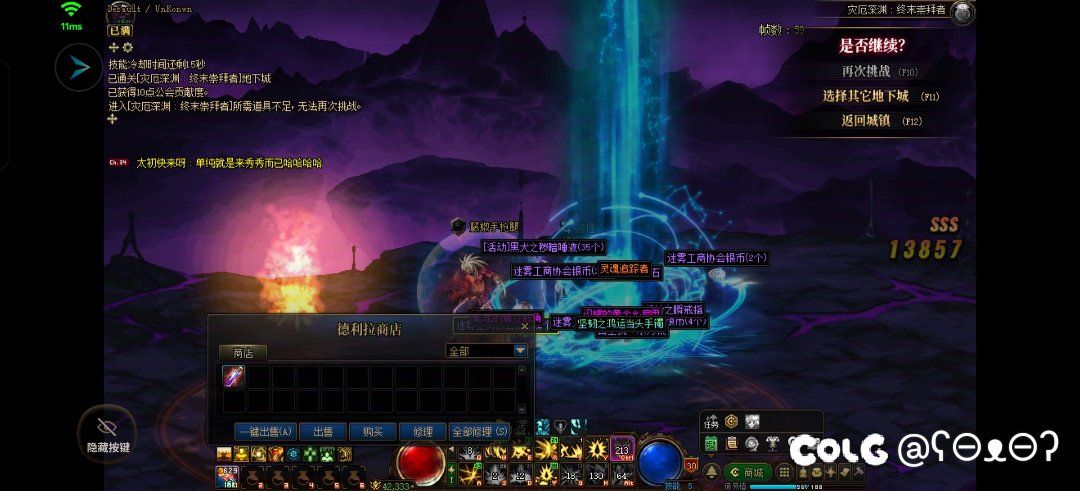The image size is (1080, 491).
Task: Switch to the 商店 tab
Action: (x=243, y=352)
